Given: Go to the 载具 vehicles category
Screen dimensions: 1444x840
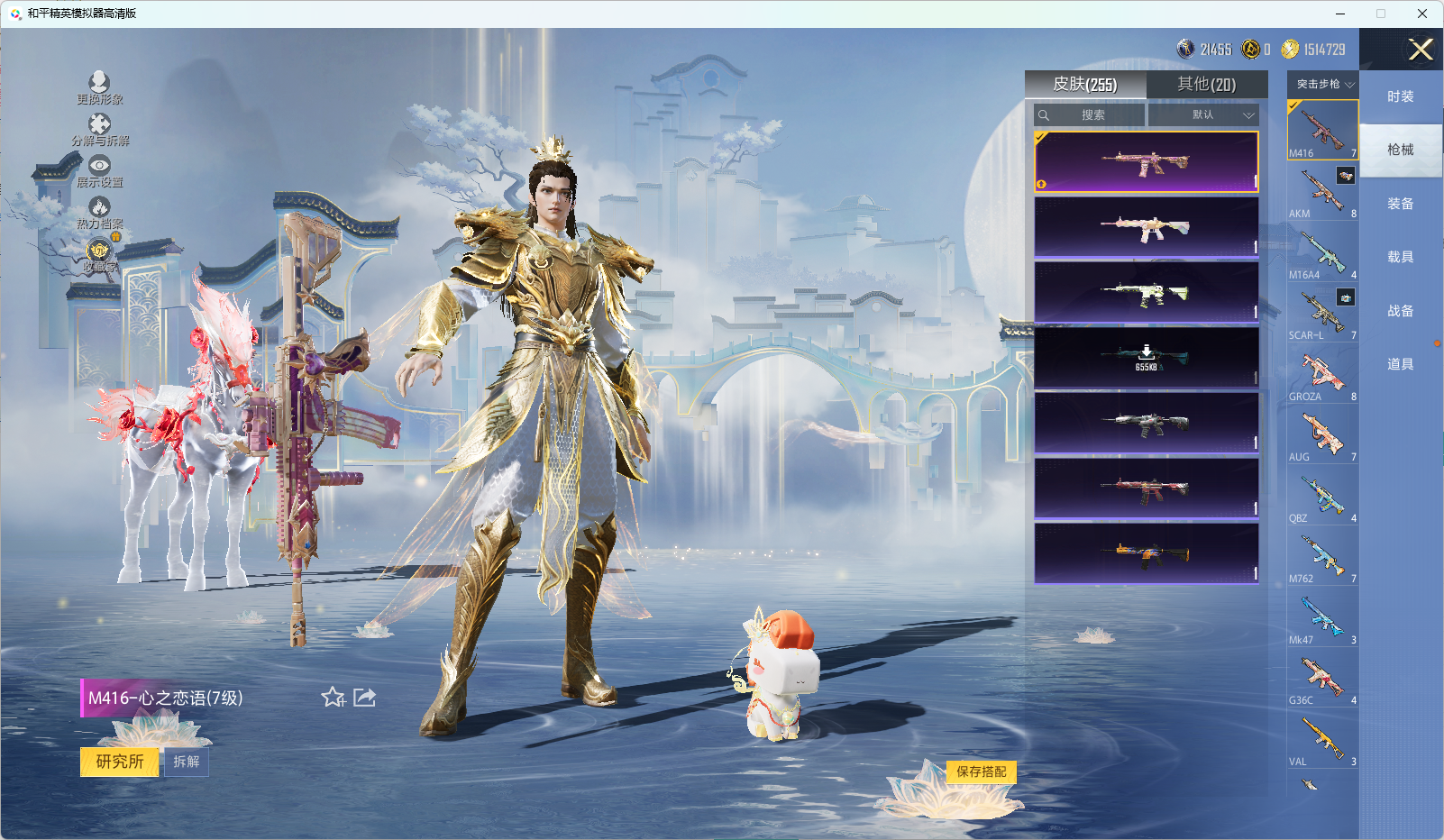Looking at the screenshot, I should 1400,257.
